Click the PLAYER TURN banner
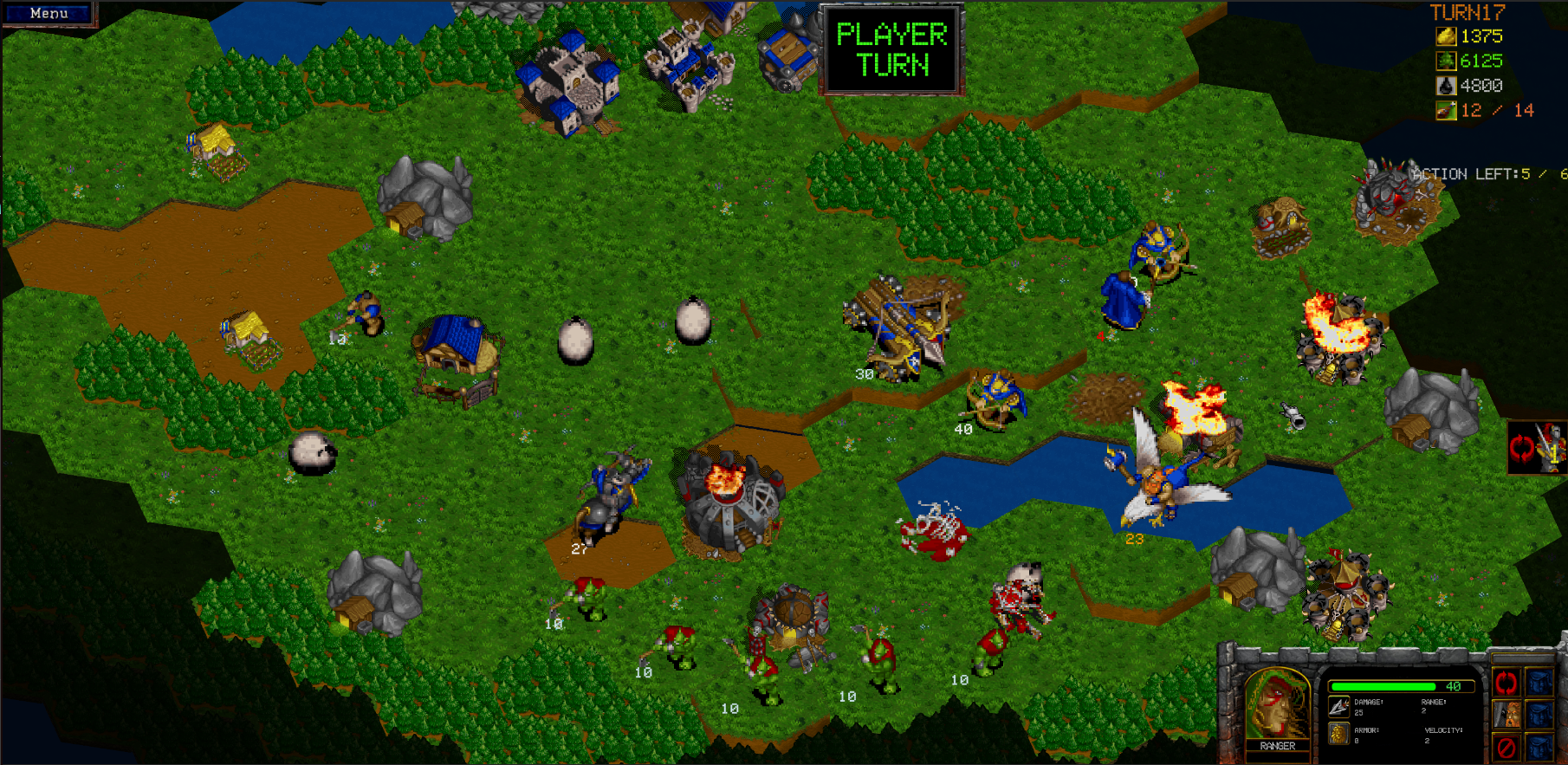 889,49
